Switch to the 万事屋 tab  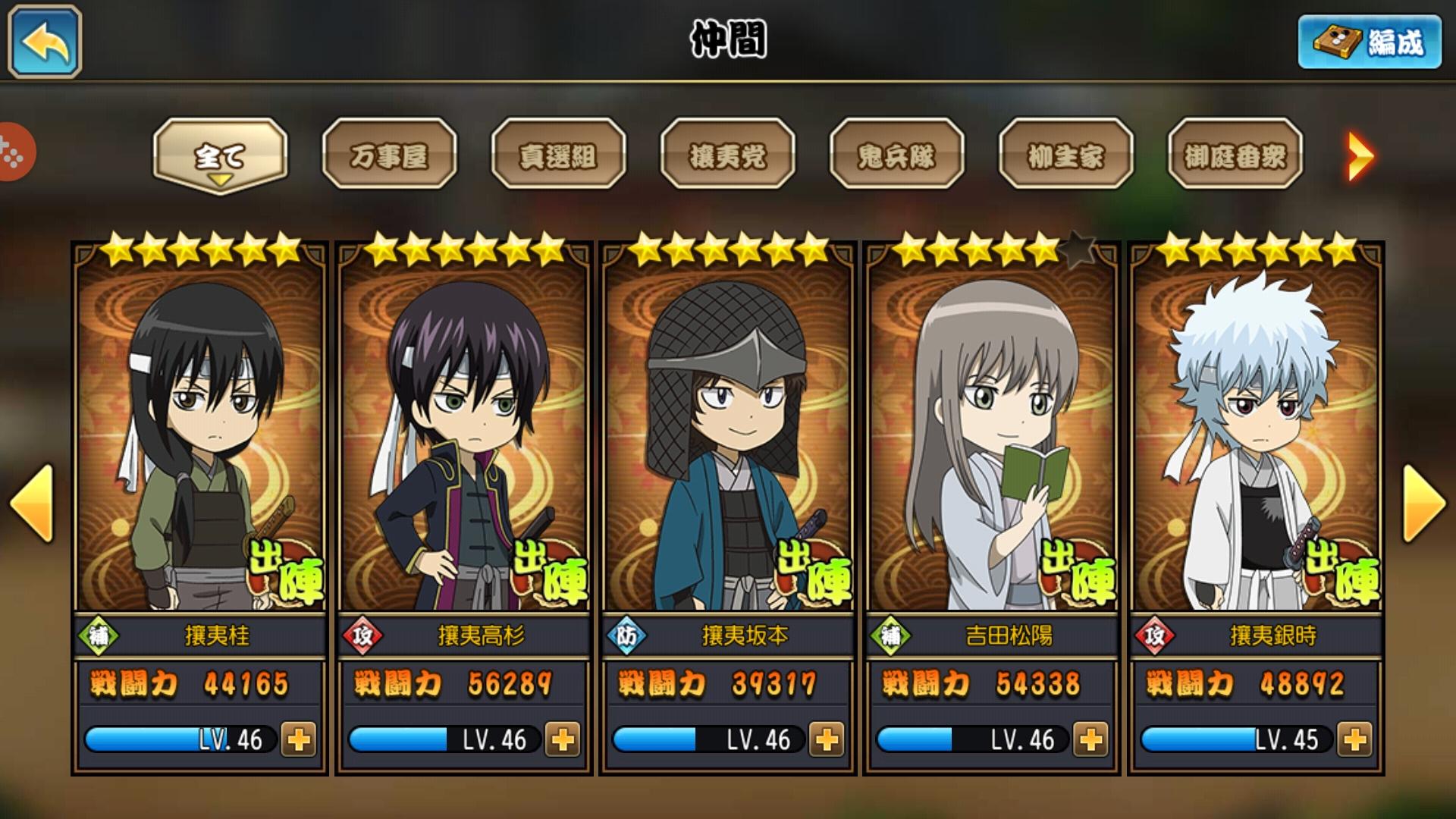[x=389, y=155]
